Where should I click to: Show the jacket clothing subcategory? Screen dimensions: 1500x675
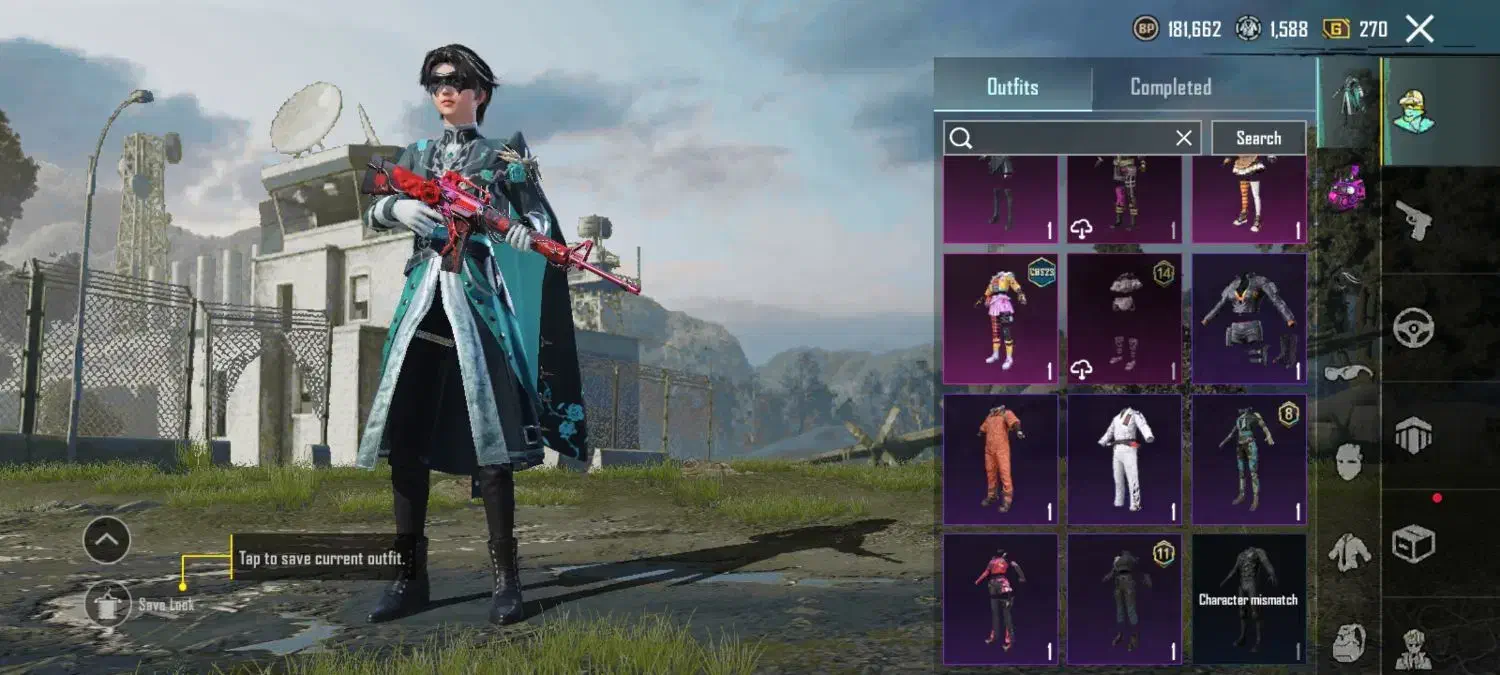tap(1349, 551)
